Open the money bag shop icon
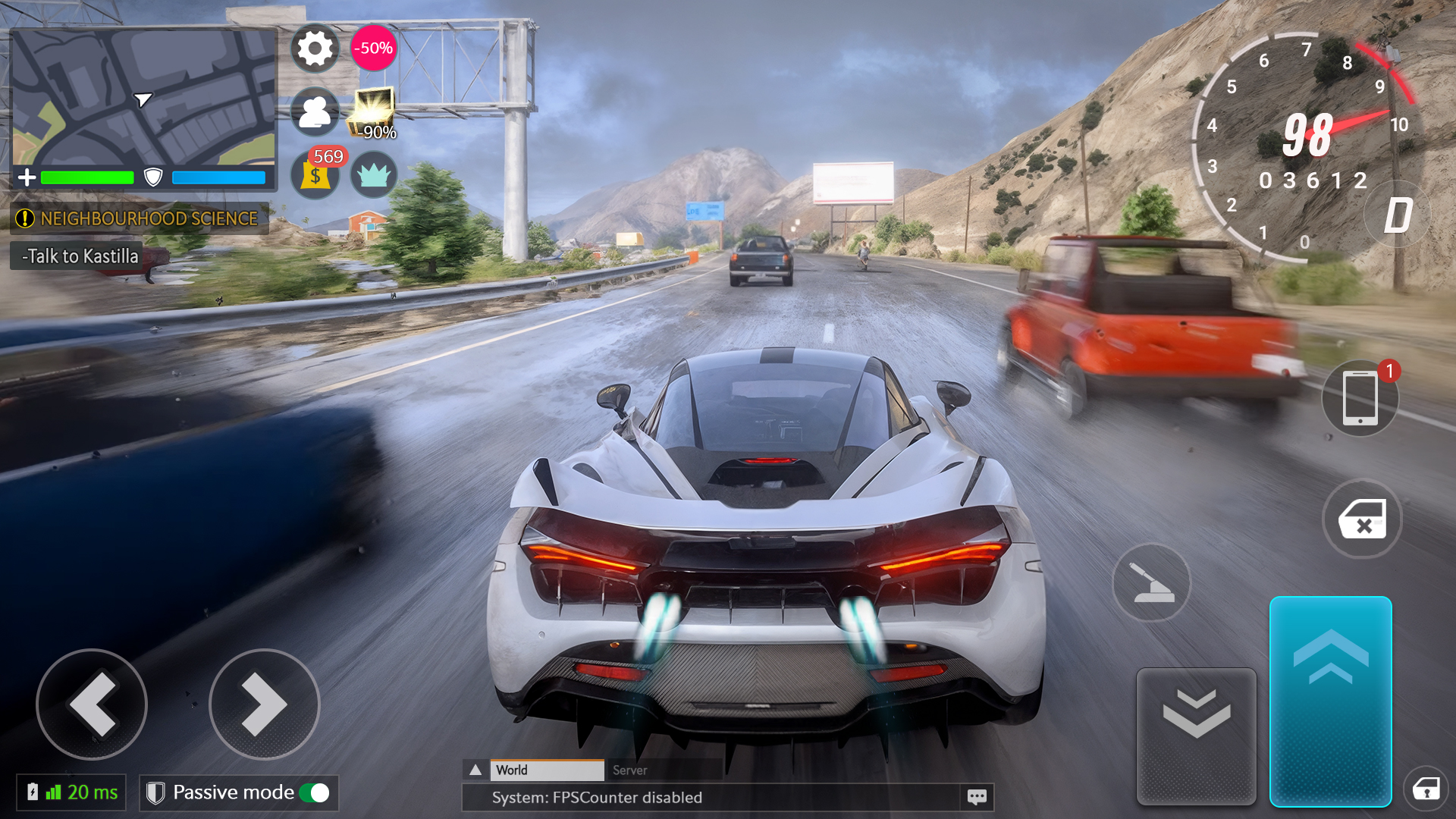The height and width of the screenshot is (819, 1456). [315, 175]
